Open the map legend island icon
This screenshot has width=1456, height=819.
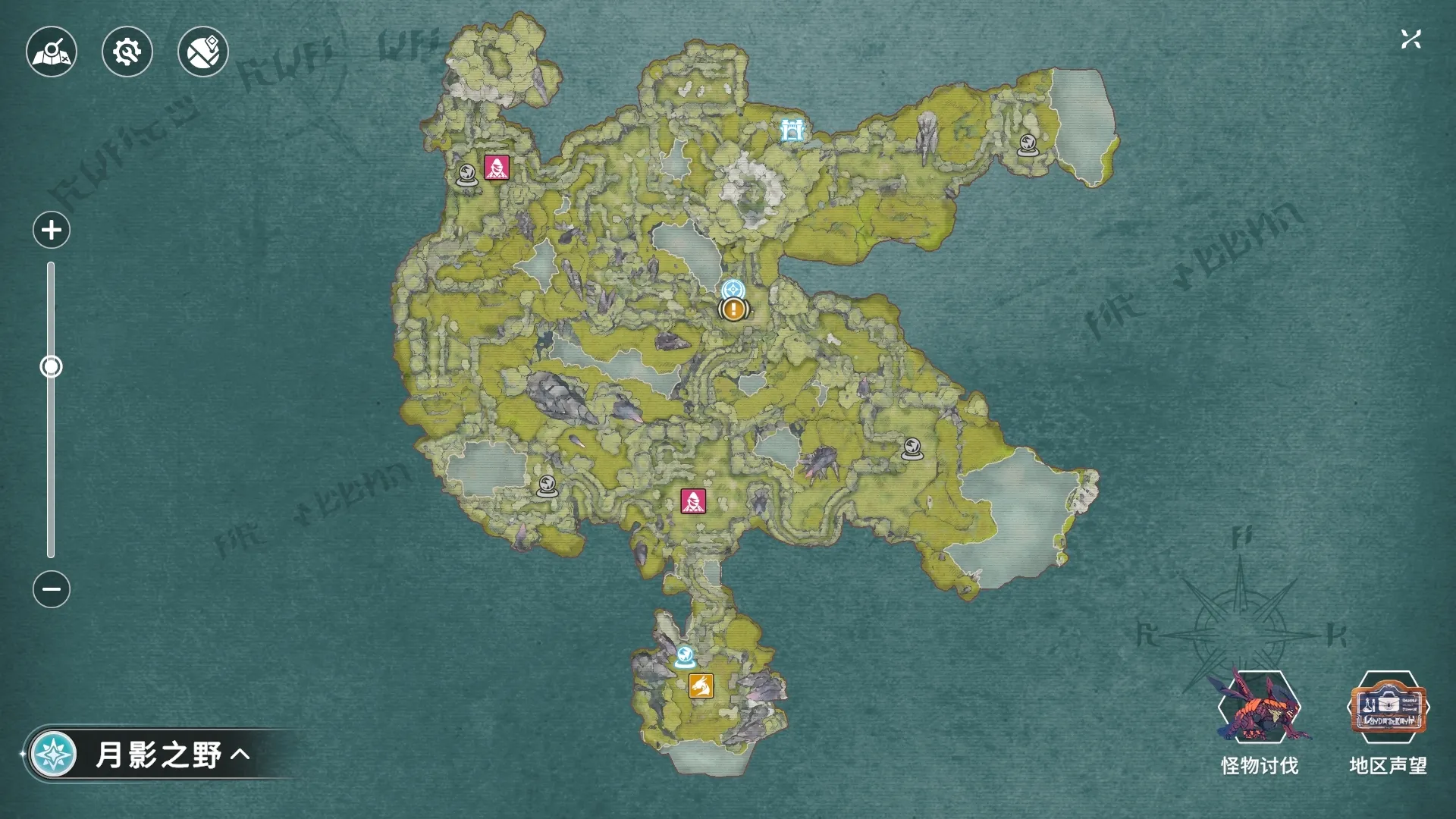52,52
